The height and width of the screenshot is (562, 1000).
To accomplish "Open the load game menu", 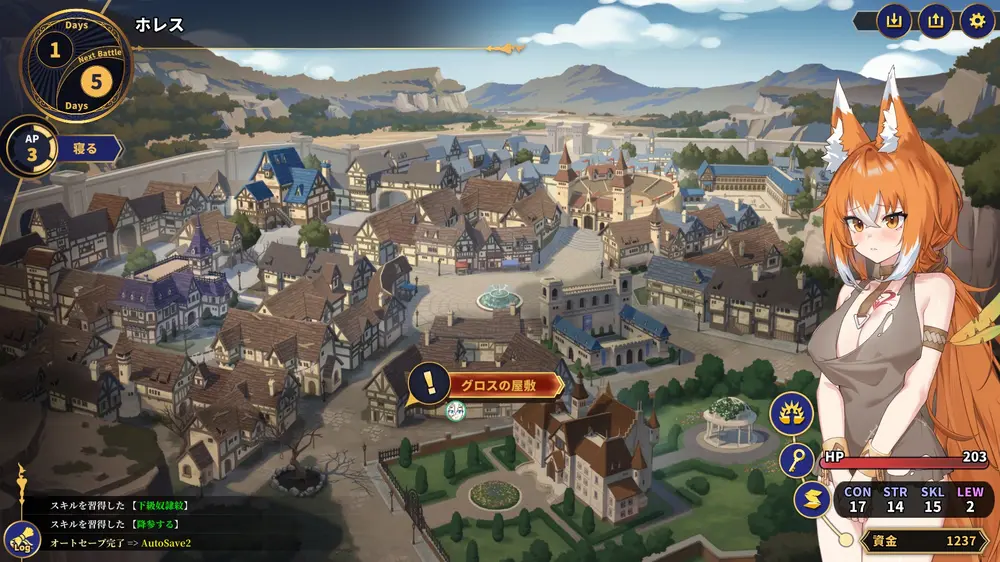I will (x=935, y=21).
